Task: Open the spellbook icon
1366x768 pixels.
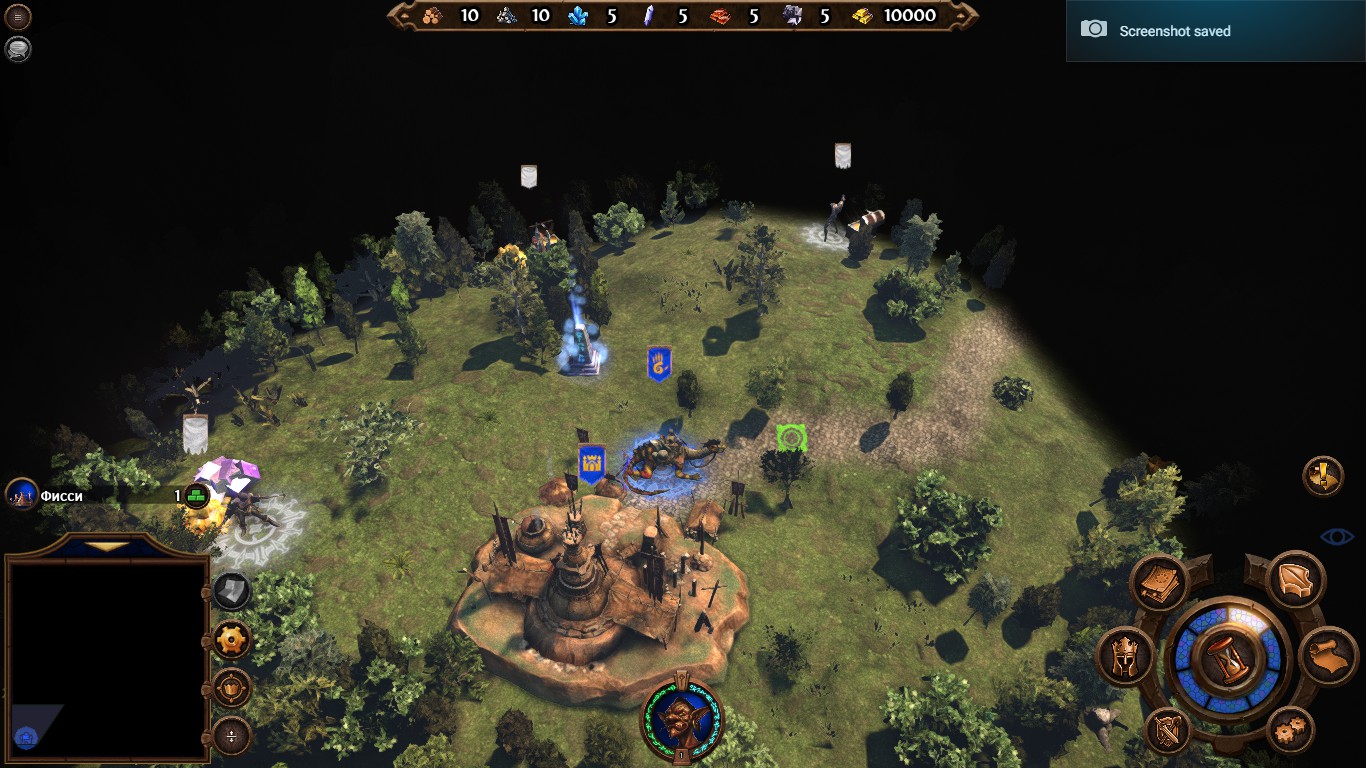Action: pyautogui.click(x=1159, y=582)
